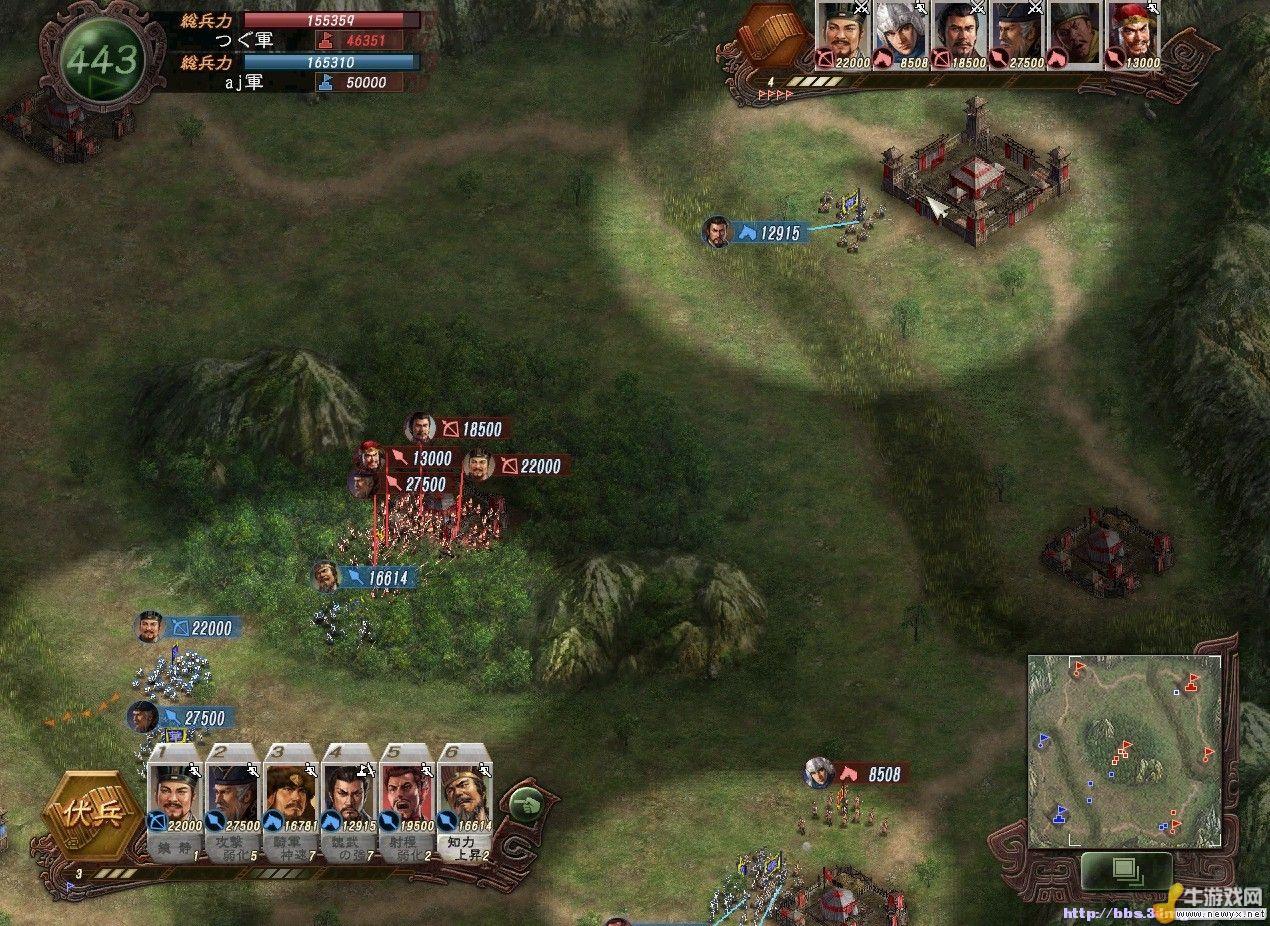This screenshot has width=1270, height=926.
Task: Toggle the stacked-windows button below the minimap
Action: point(1126,869)
